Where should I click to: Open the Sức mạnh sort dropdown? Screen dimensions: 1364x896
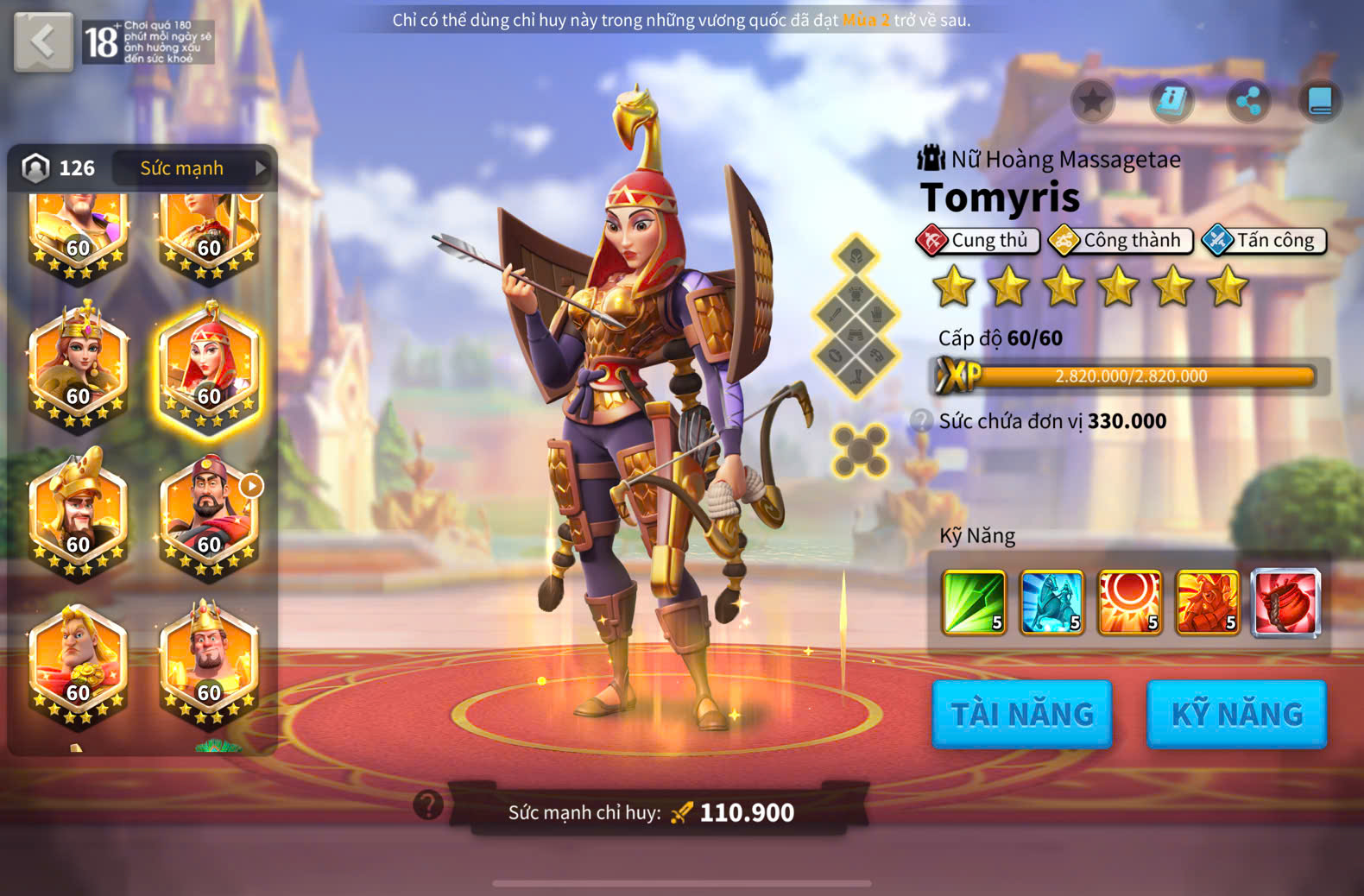click(x=193, y=168)
